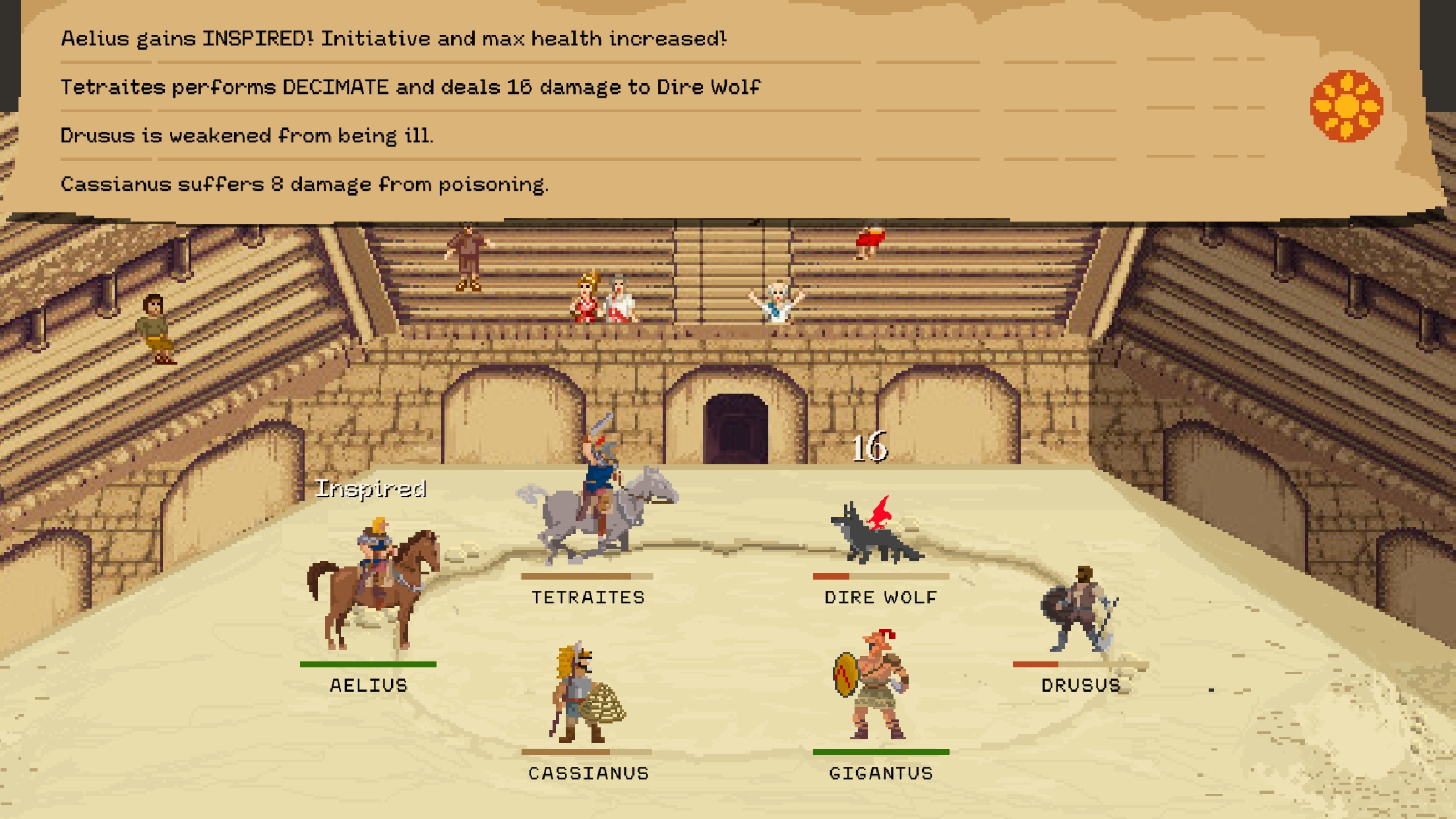This screenshot has height=819, width=1456.
Task: Click the Tetraites DECIMATE log message
Action: click(x=410, y=86)
